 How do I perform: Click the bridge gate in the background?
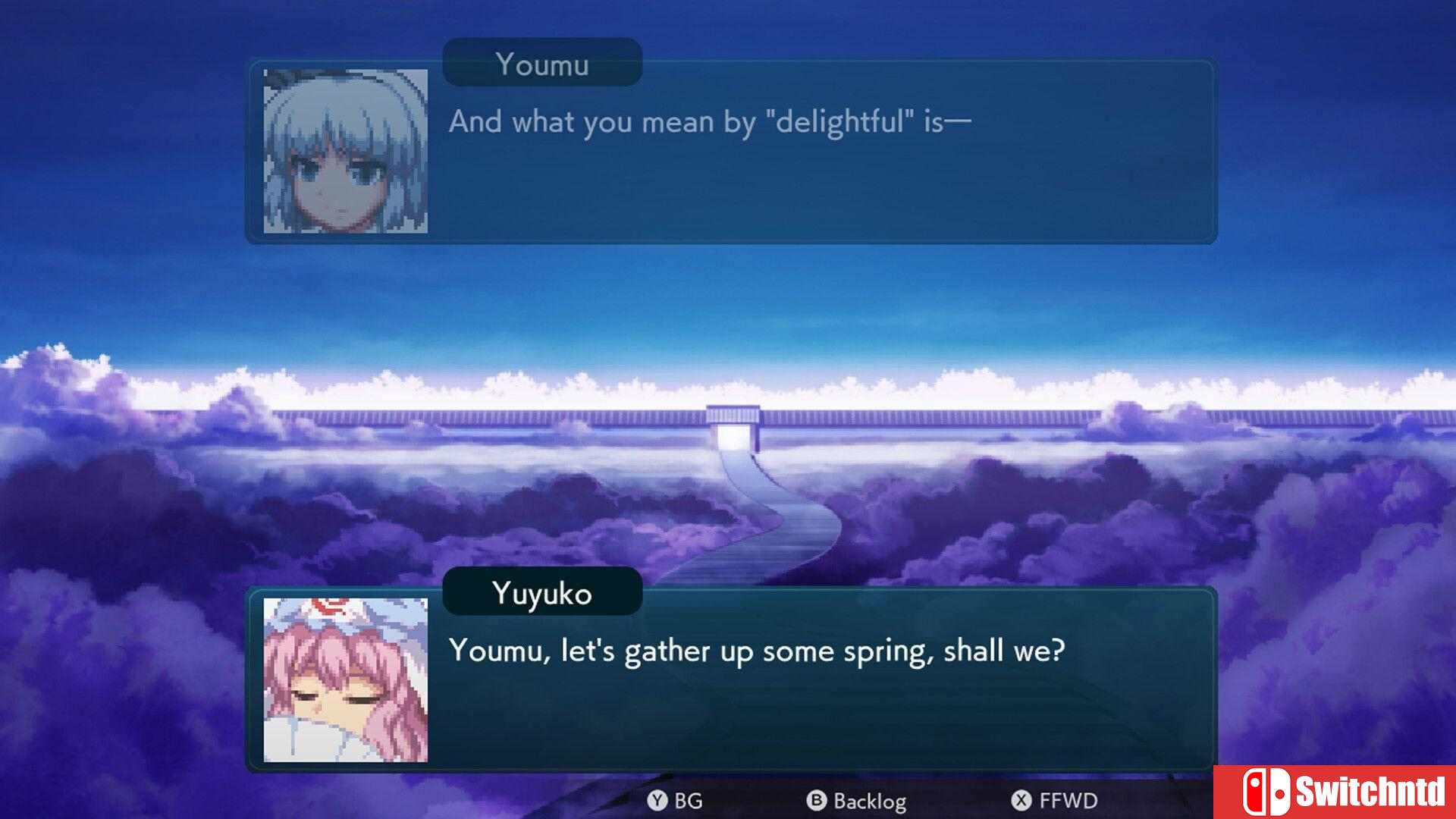[733, 425]
